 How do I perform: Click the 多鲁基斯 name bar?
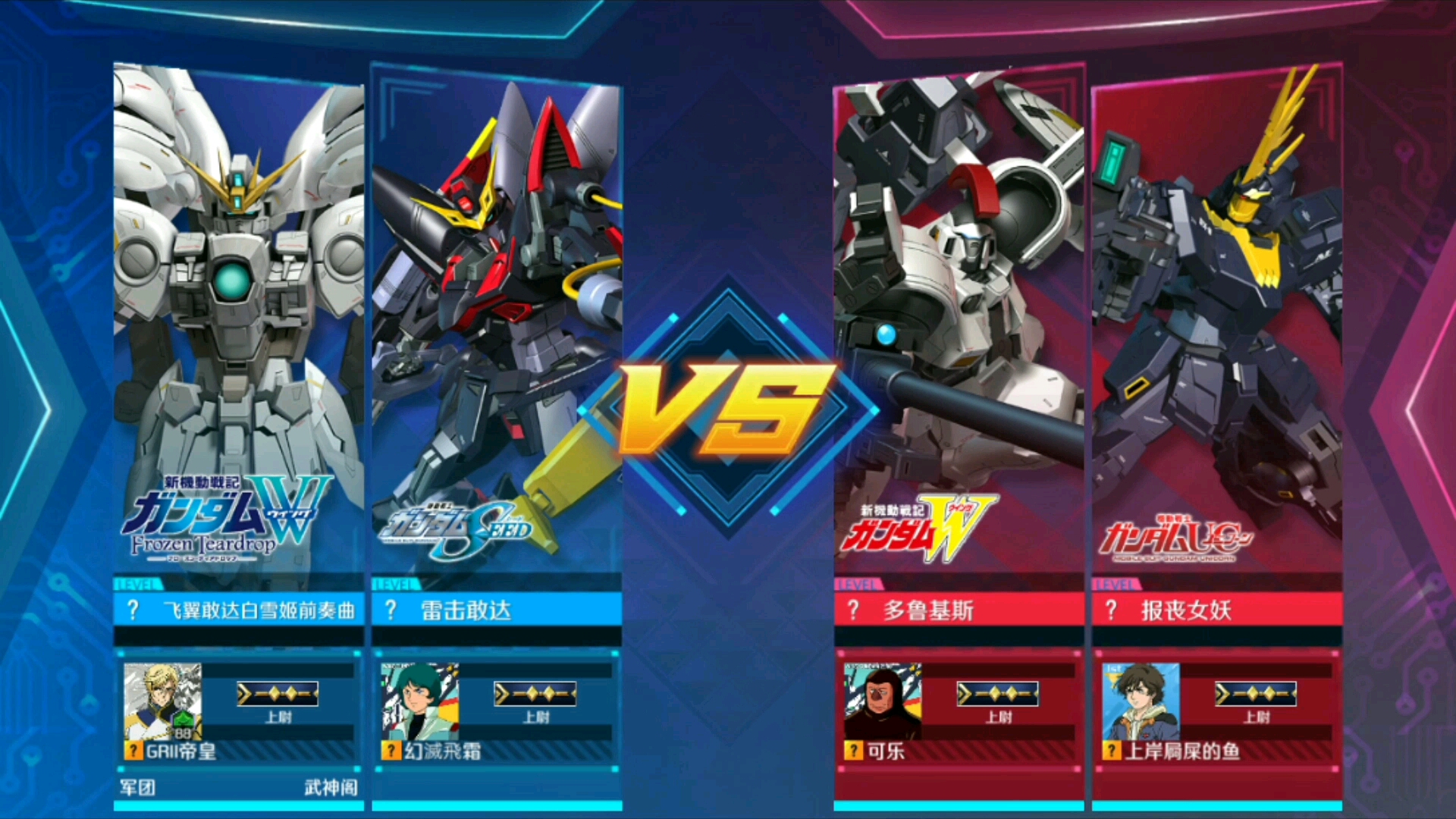tap(959, 610)
